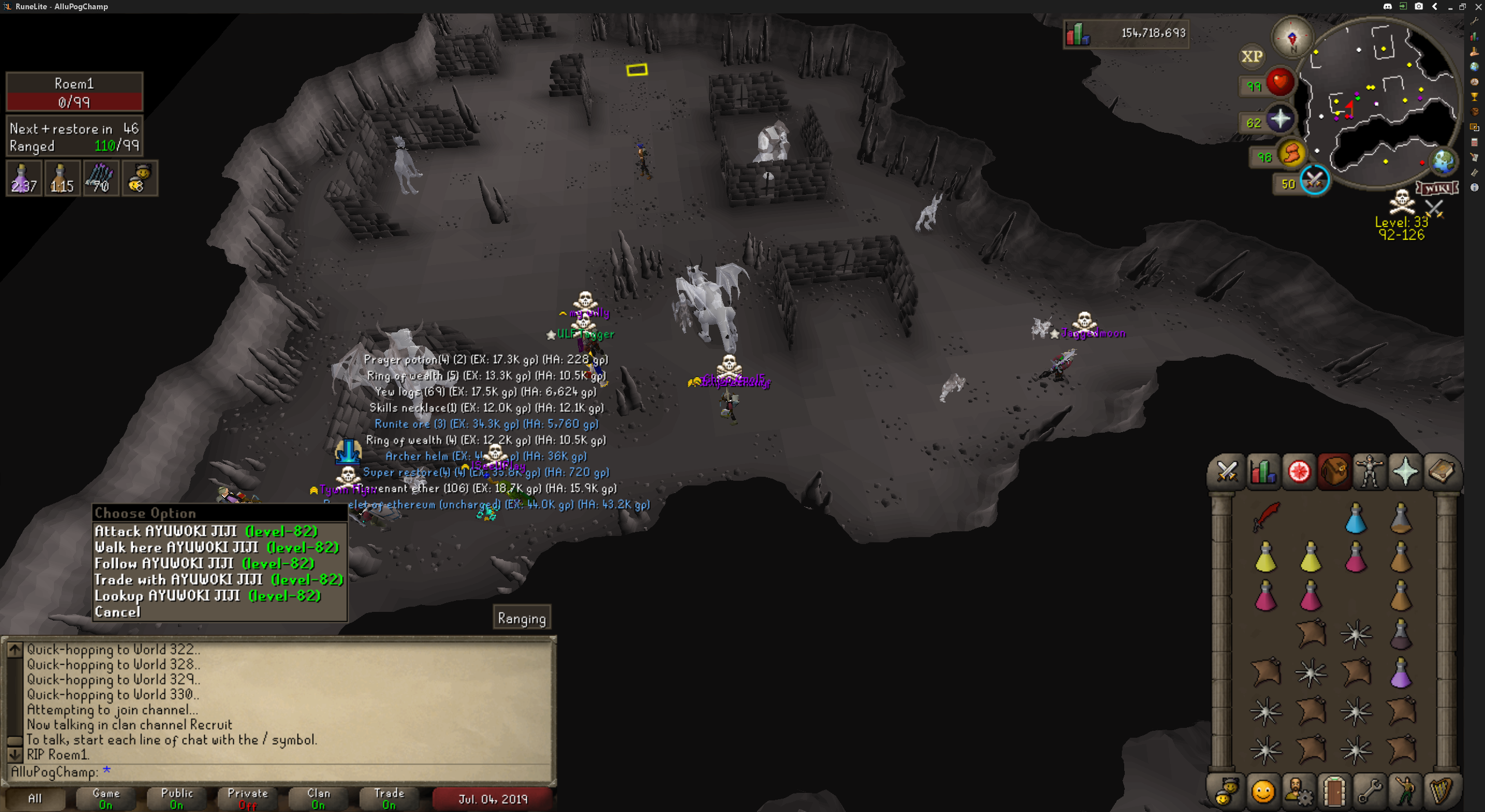Screen dimensions: 1485x812
Task: Select the red scimitar in the inventory
Action: tap(1265, 516)
